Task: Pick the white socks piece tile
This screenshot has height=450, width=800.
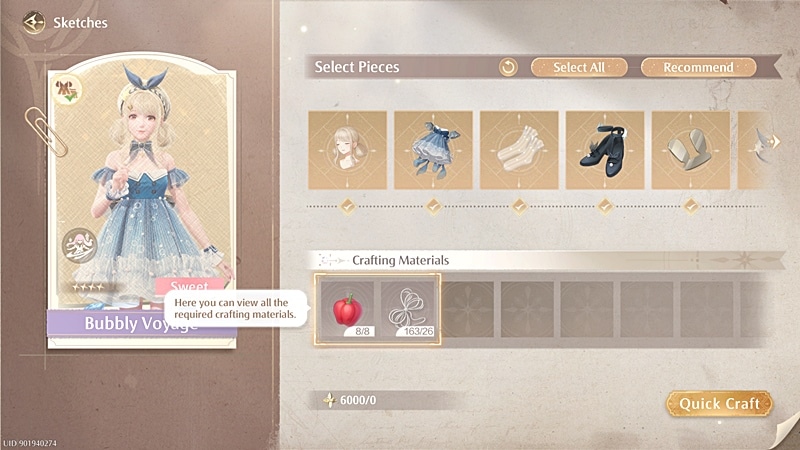Action: 519,149
